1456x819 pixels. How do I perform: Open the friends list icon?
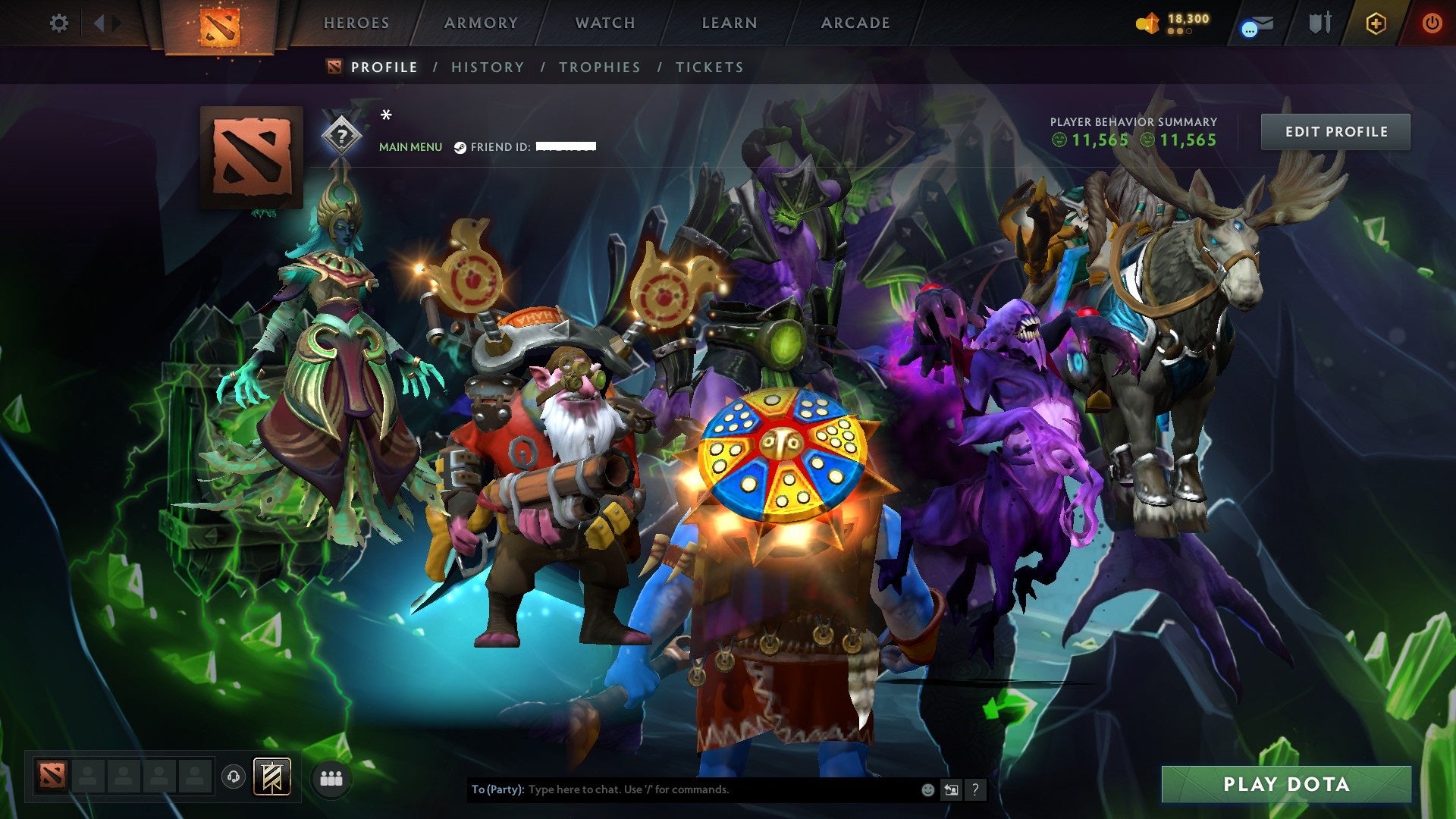coord(329,778)
